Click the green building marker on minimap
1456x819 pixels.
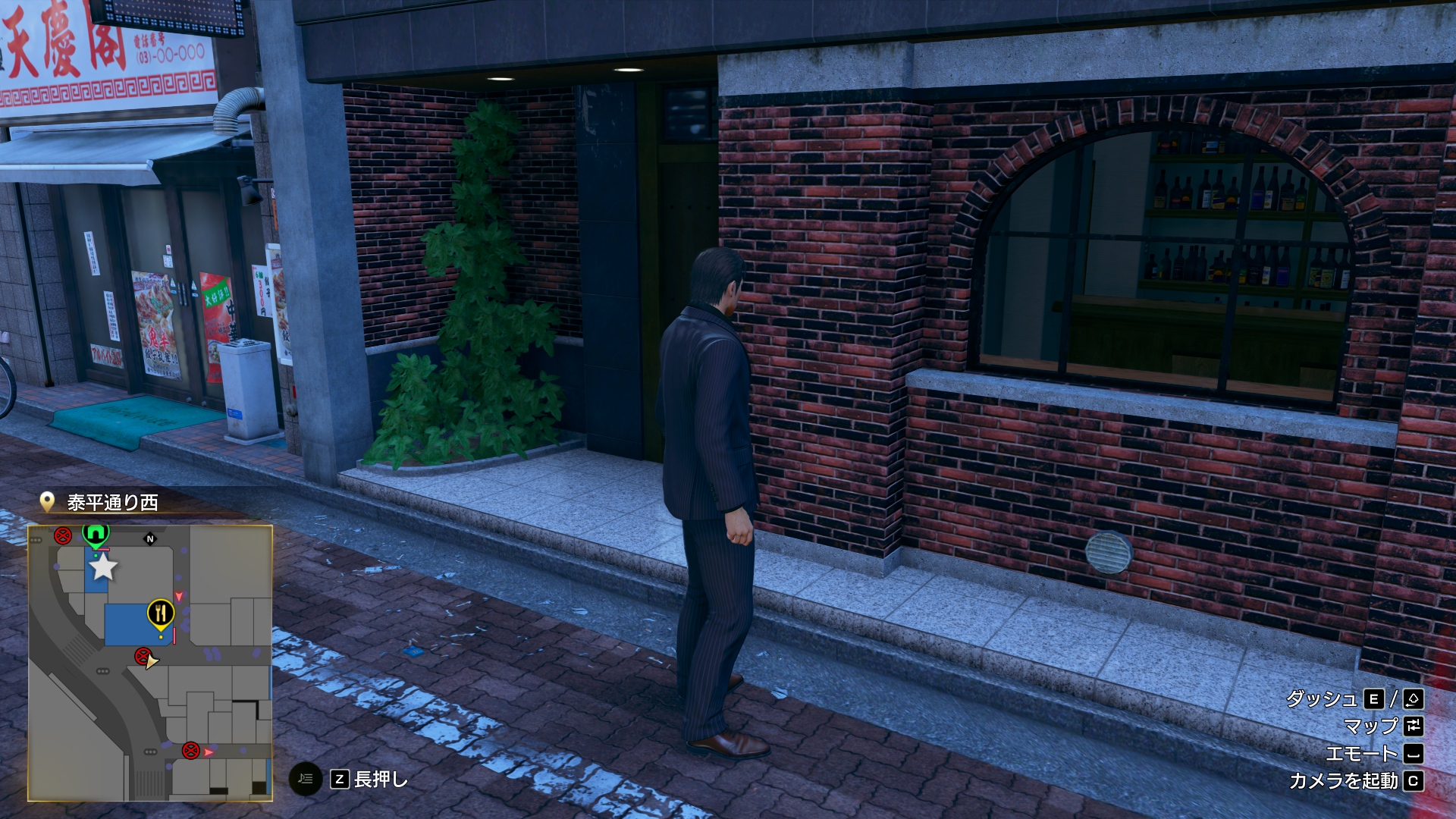pos(96,534)
